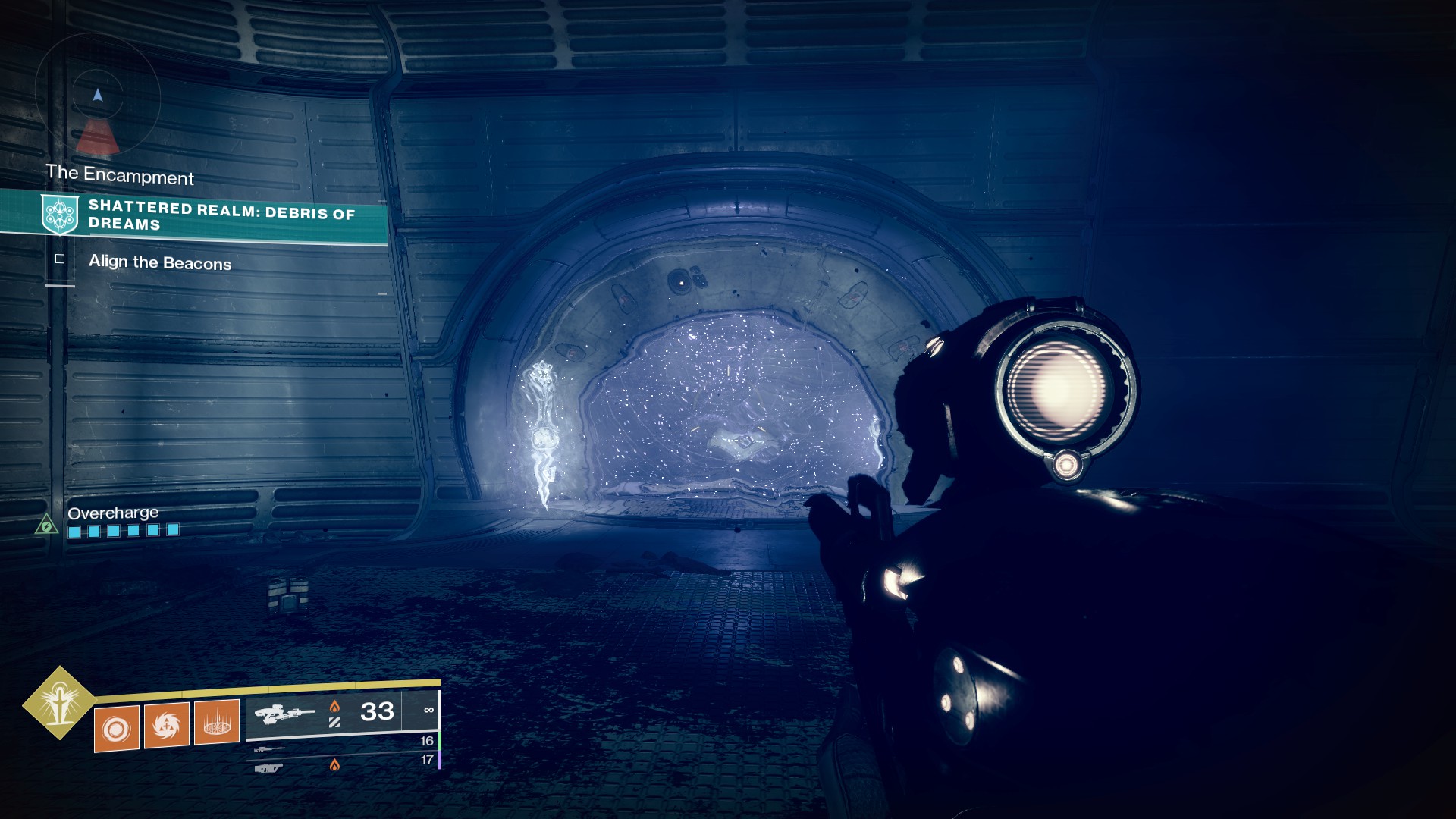Image resolution: width=1456 pixels, height=819 pixels.
Task: Switch to the second weapon below
Action: coord(269,749)
